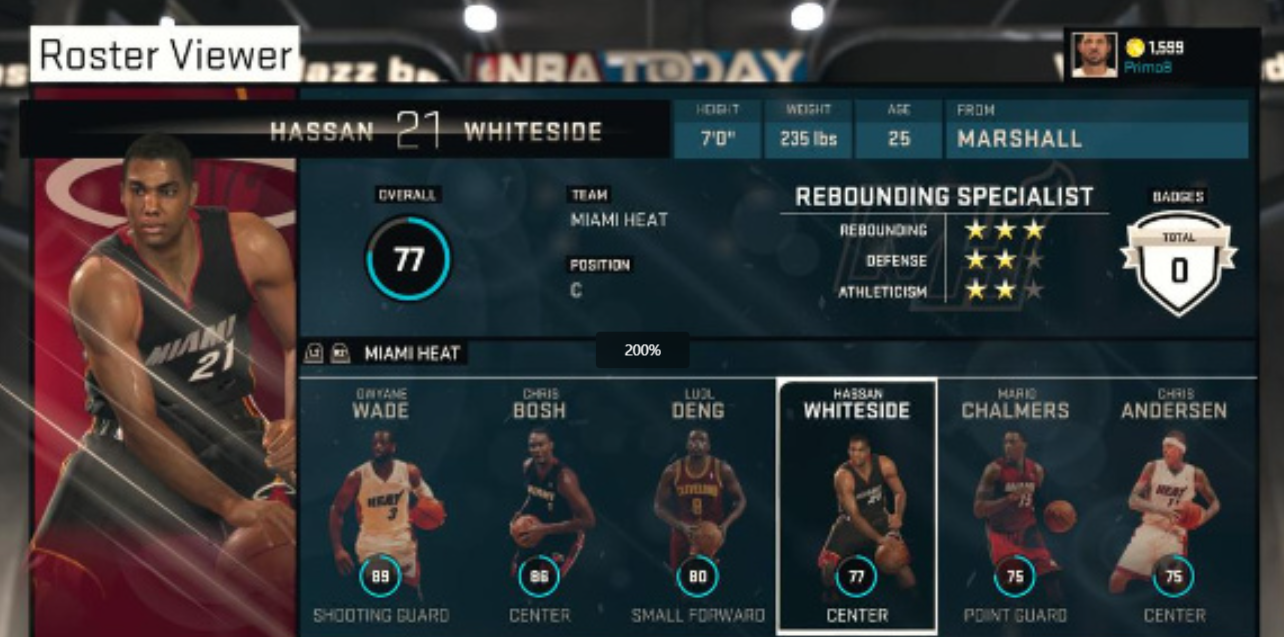This screenshot has height=637, width=1284.
Task: Open the badges total shield
Action: click(1178, 261)
